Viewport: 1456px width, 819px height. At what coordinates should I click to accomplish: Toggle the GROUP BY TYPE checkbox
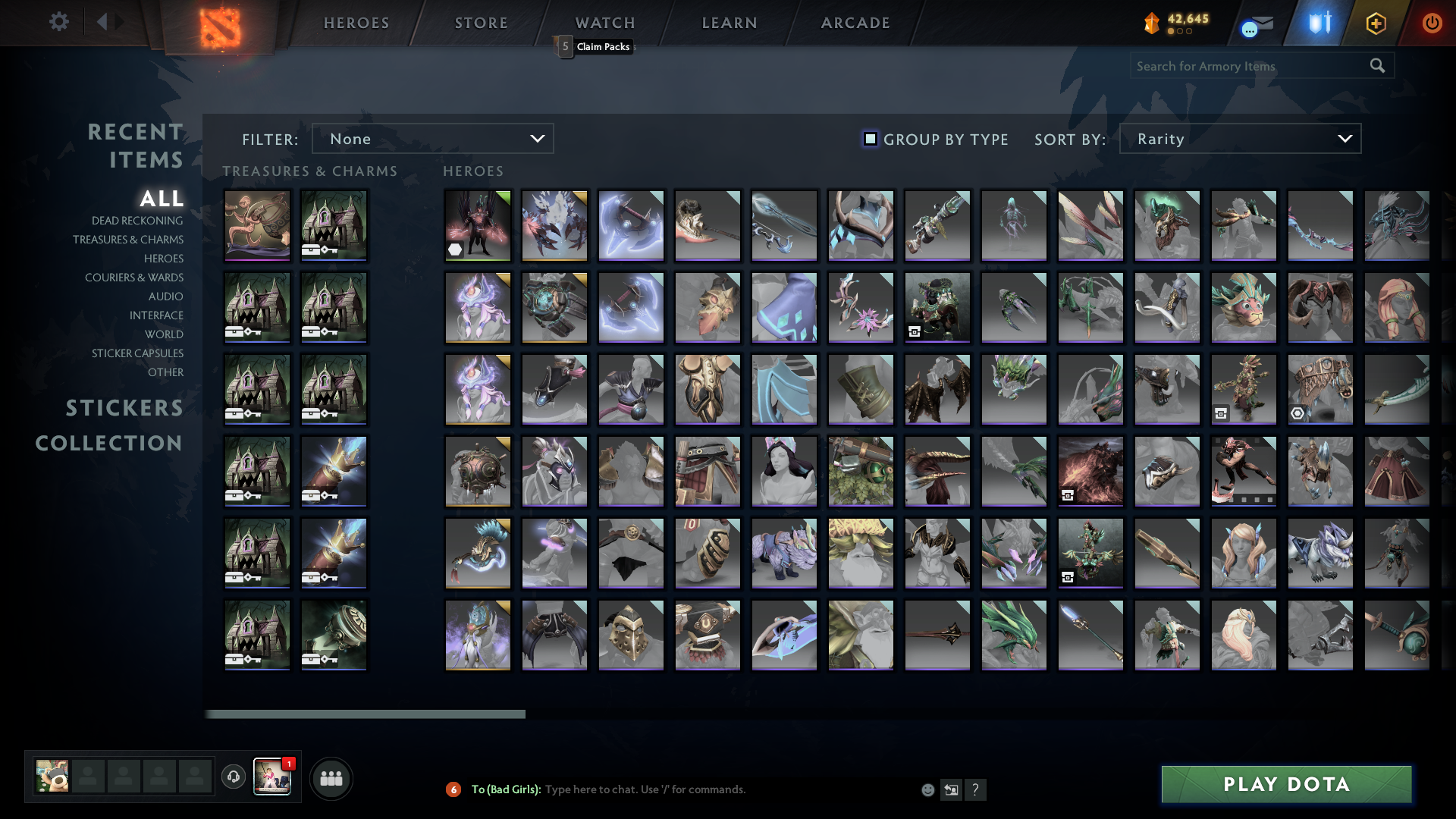point(869,139)
